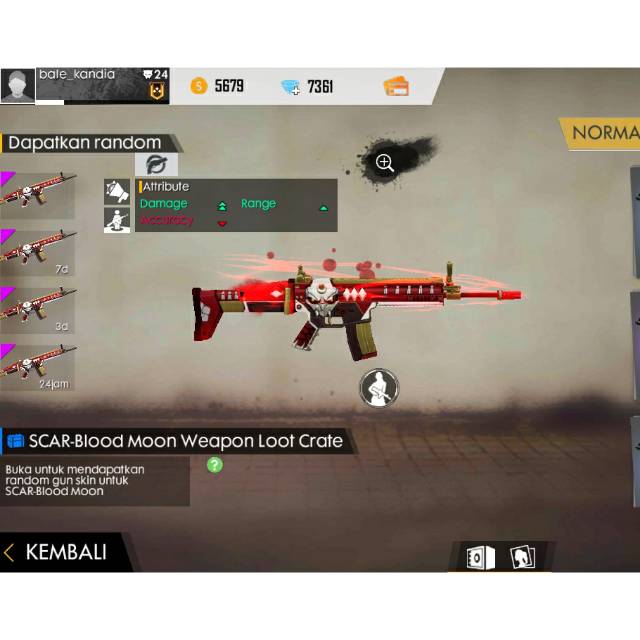This screenshot has height=640, width=640.
Task: Show the green question mark help
Action: (x=214, y=465)
